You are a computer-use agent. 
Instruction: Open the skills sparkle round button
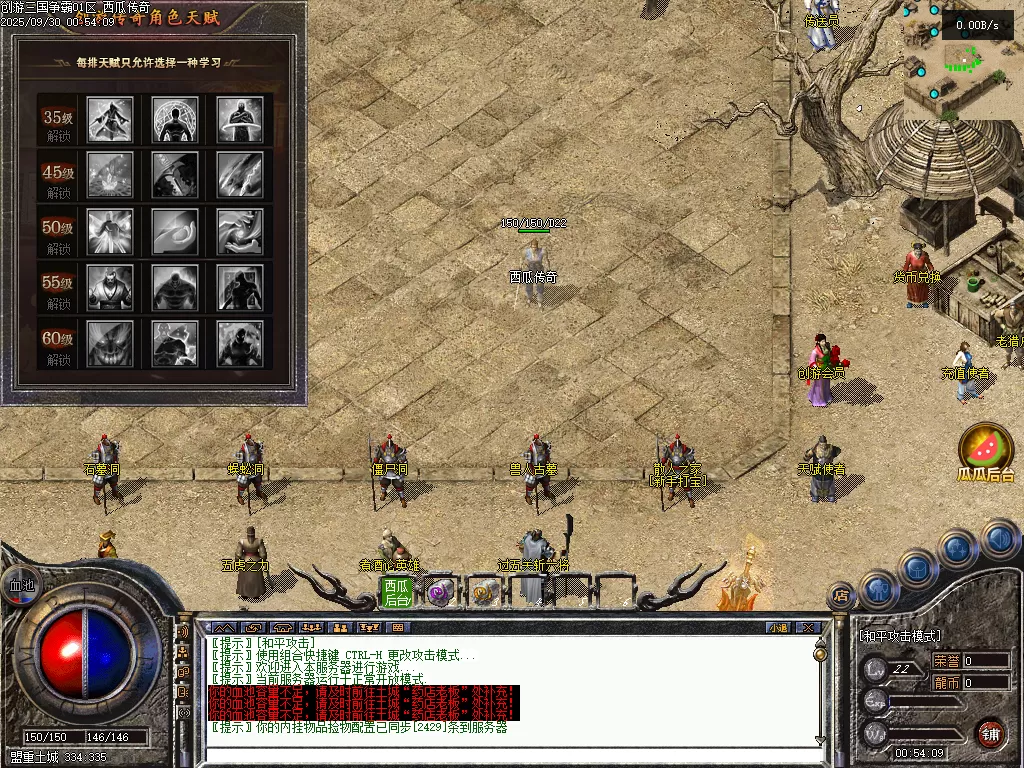[x=958, y=547]
